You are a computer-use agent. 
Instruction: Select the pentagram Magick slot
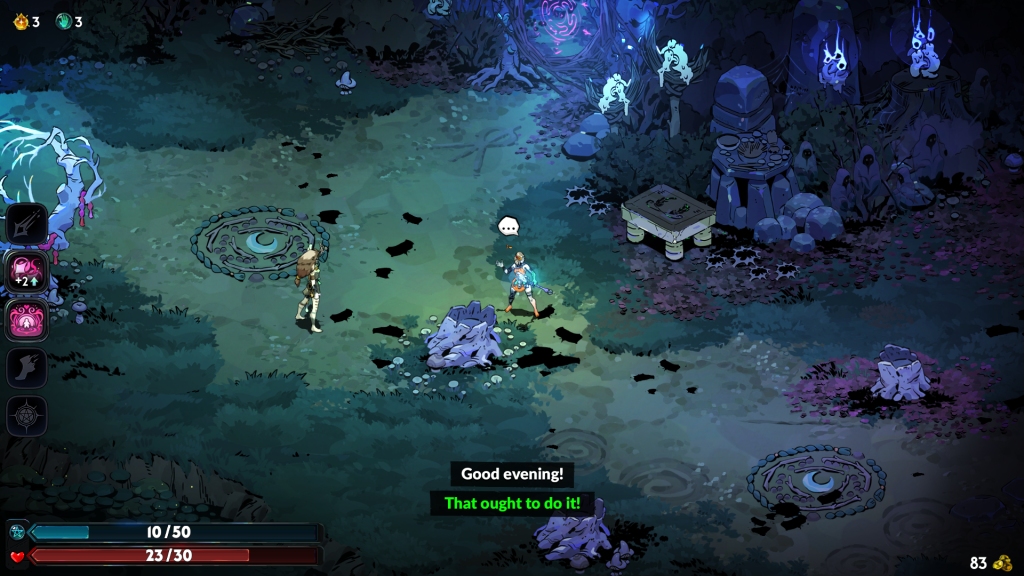point(27,415)
